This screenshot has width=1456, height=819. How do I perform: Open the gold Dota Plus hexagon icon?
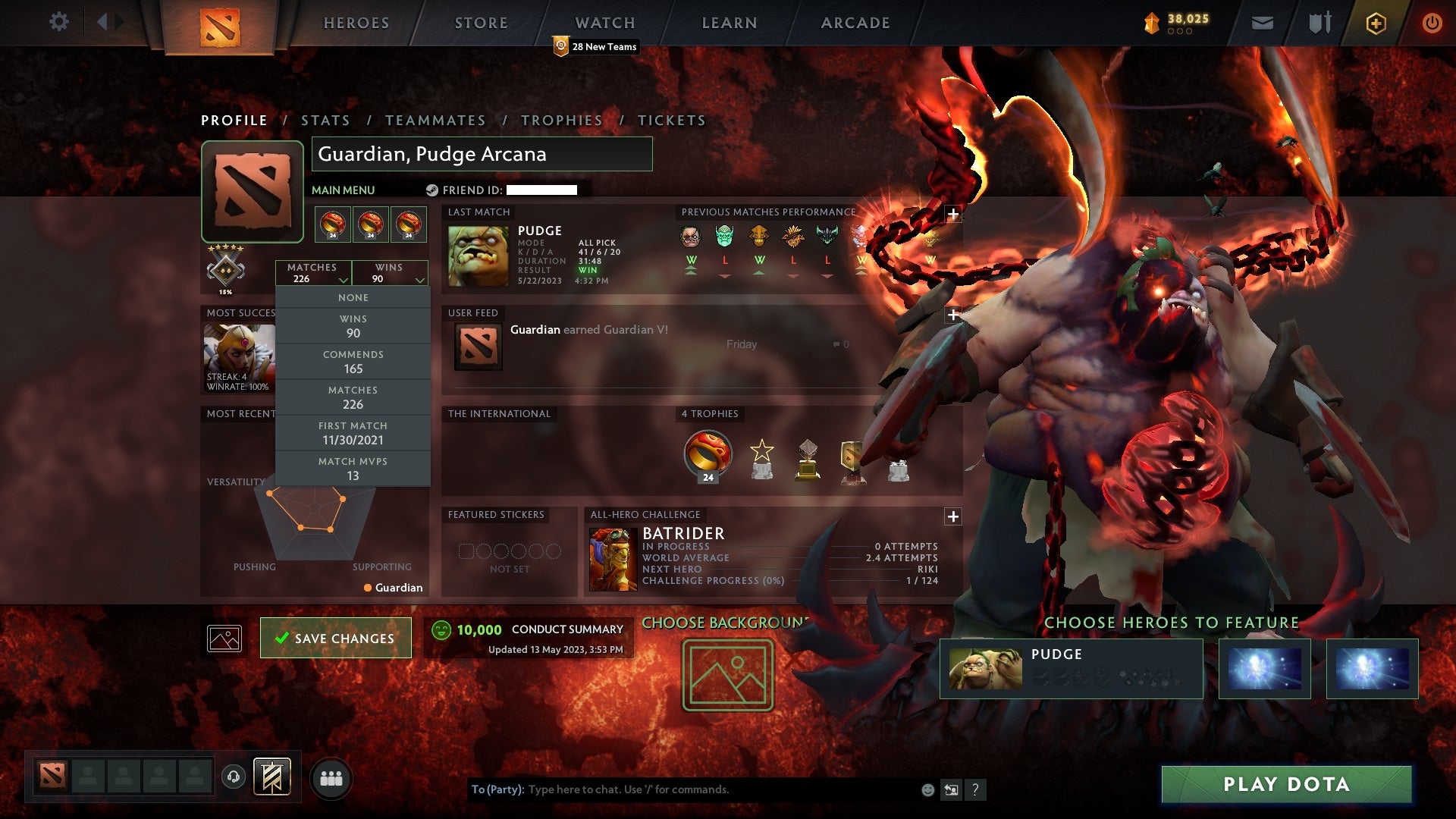1375,22
